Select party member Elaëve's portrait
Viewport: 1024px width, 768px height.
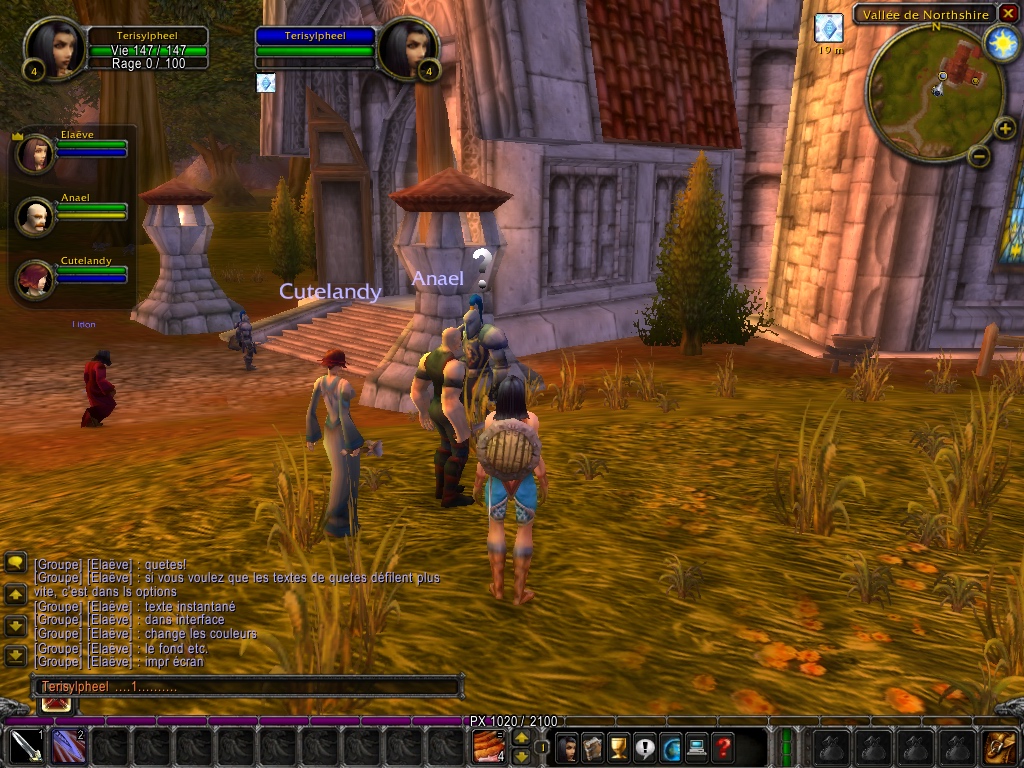(x=36, y=153)
